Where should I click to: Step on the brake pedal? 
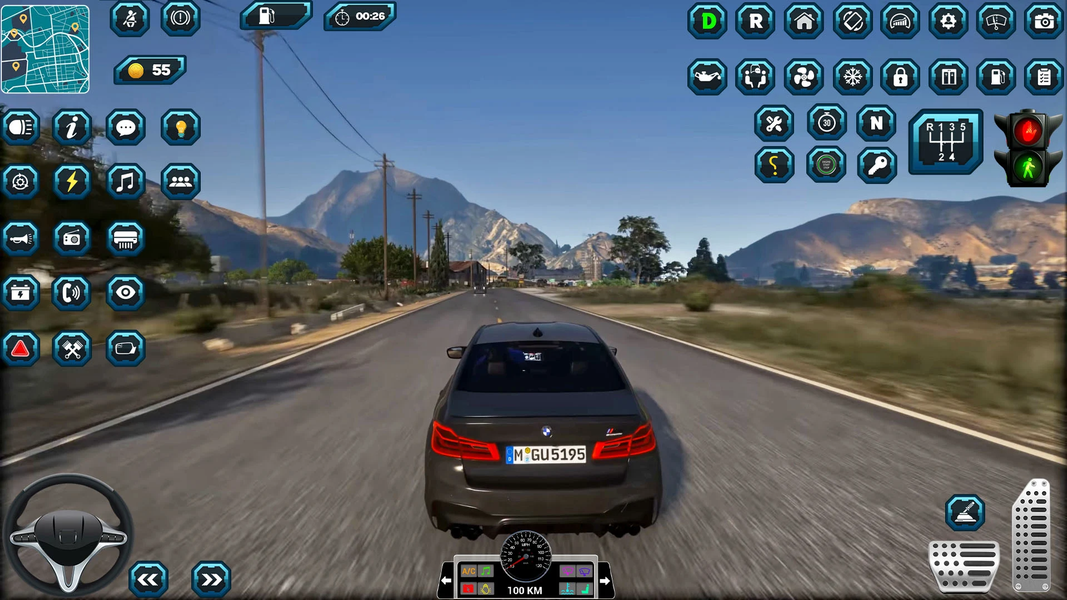pyautogui.click(x=963, y=566)
